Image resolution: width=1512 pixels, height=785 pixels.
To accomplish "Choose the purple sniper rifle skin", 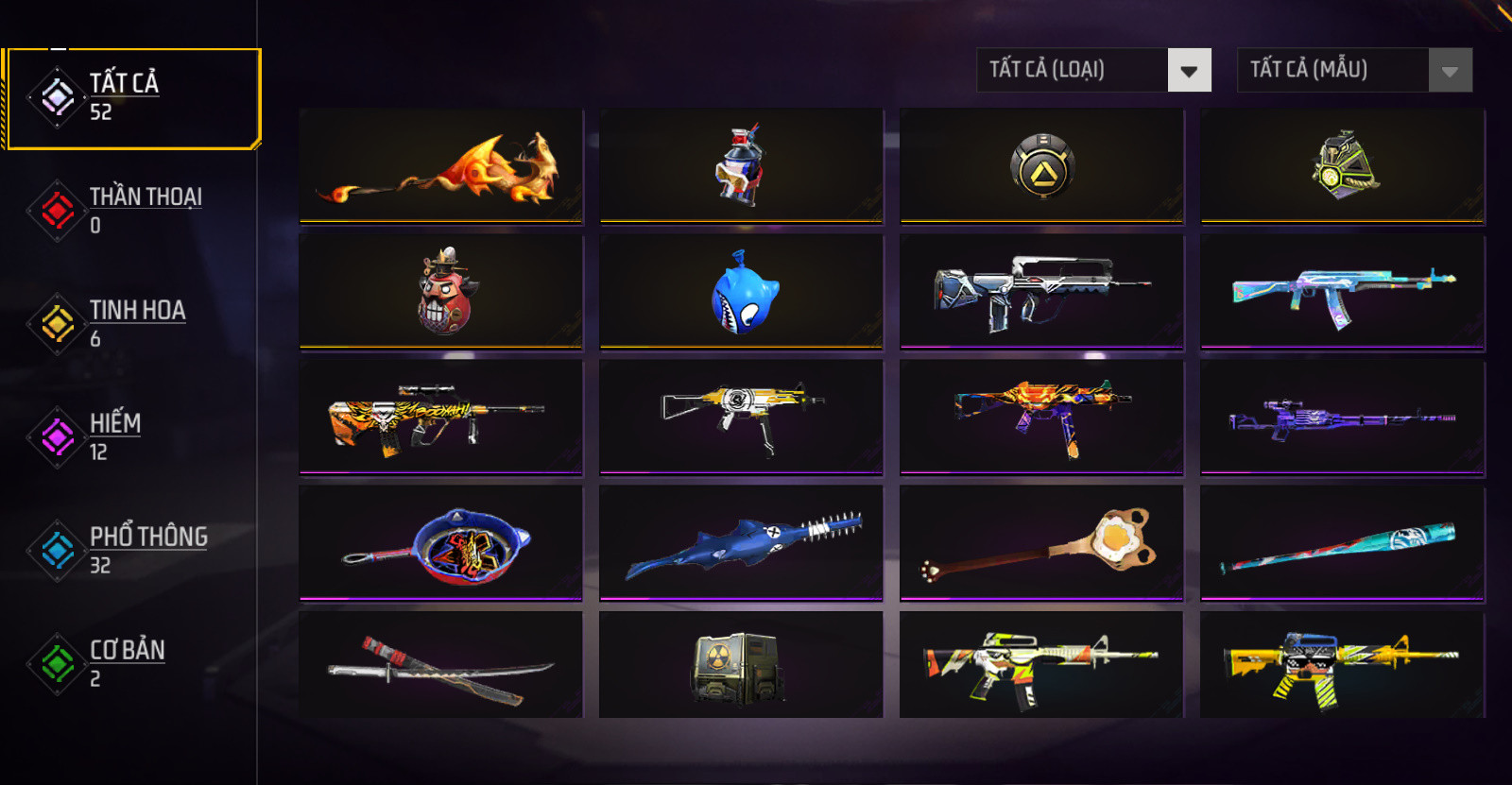I will coord(1342,418).
